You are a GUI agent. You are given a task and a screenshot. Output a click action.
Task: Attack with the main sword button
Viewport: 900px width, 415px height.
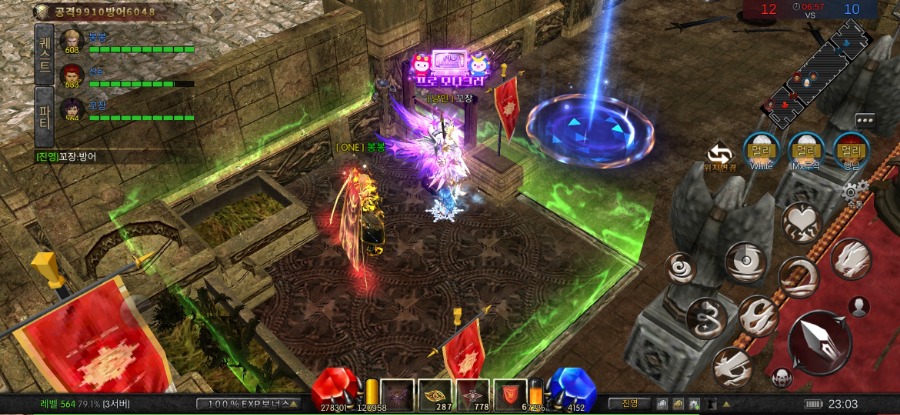tap(819, 341)
